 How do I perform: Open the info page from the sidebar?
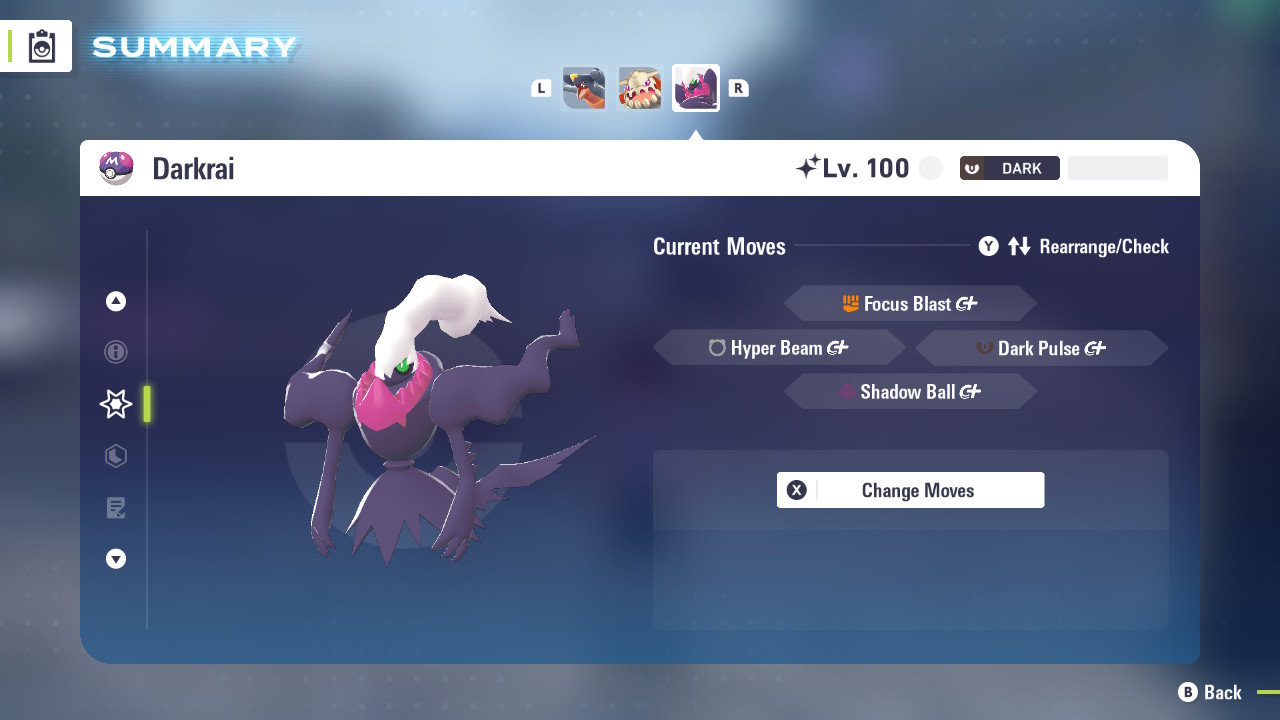[x=115, y=352]
